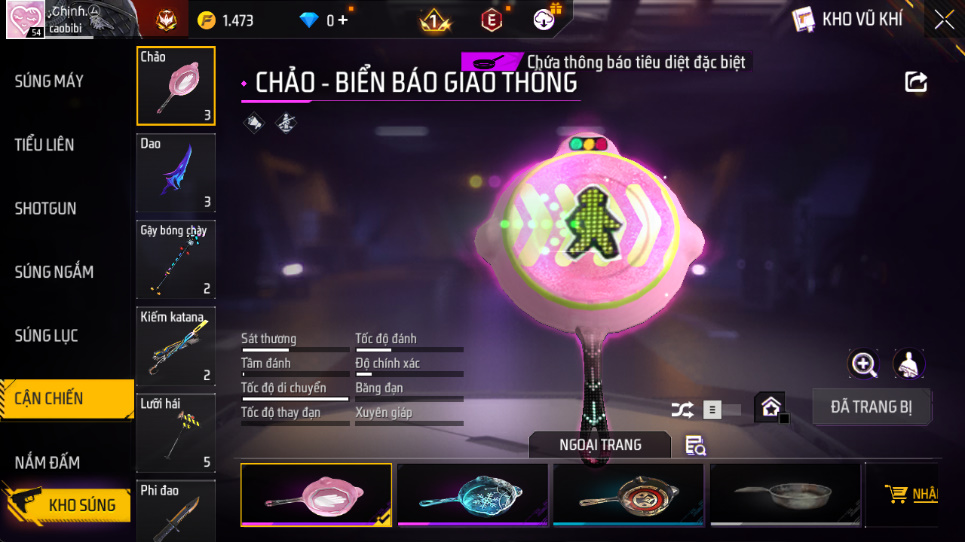This screenshot has width=965, height=542.
Task: Select the Dao weapon slot
Action: (176, 173)
